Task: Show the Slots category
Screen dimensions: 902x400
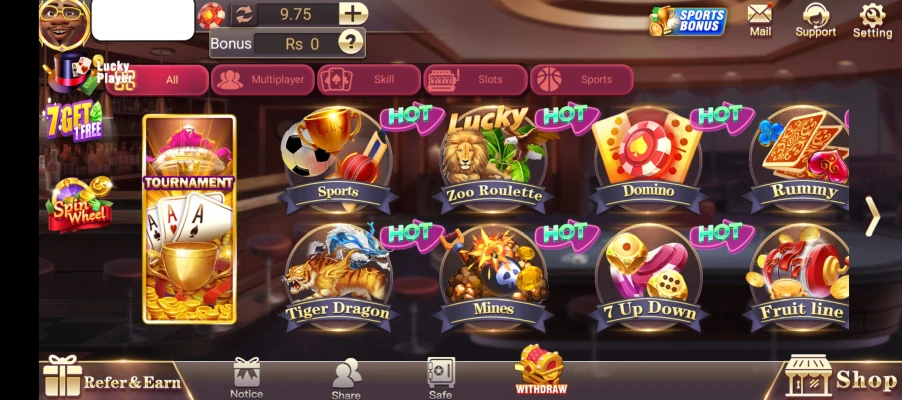Action: point(475,80)
